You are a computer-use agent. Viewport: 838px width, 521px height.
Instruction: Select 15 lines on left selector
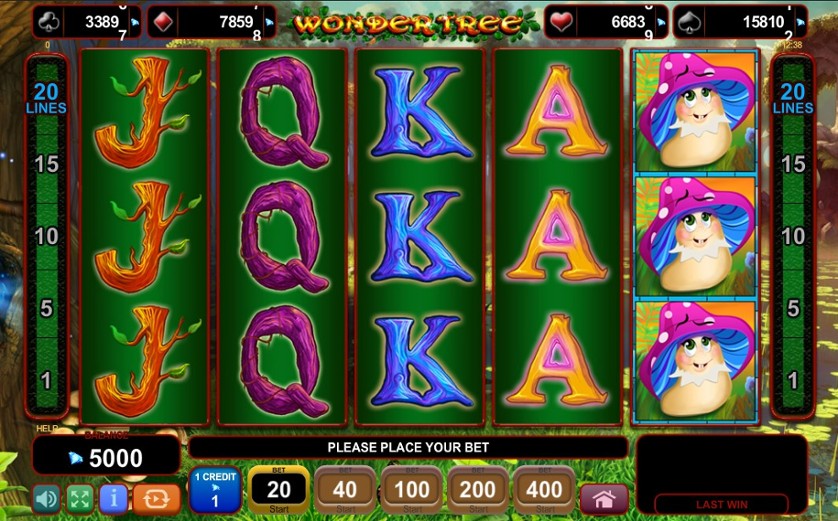coord(46,164)
